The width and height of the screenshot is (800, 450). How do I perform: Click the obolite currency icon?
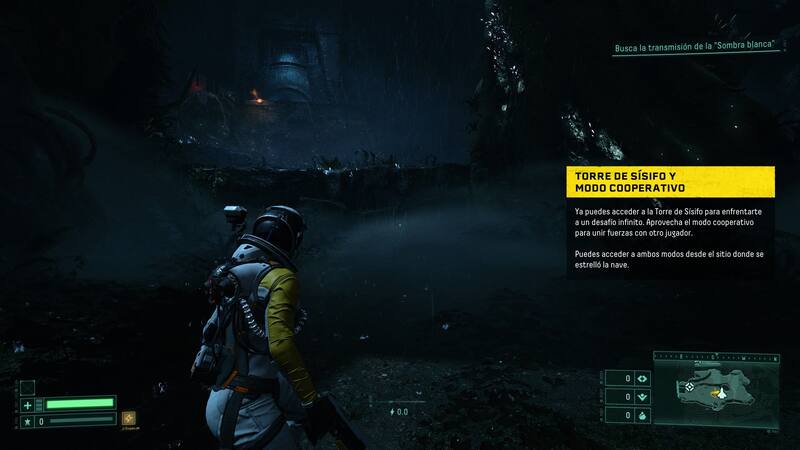(x=642, y=379)
